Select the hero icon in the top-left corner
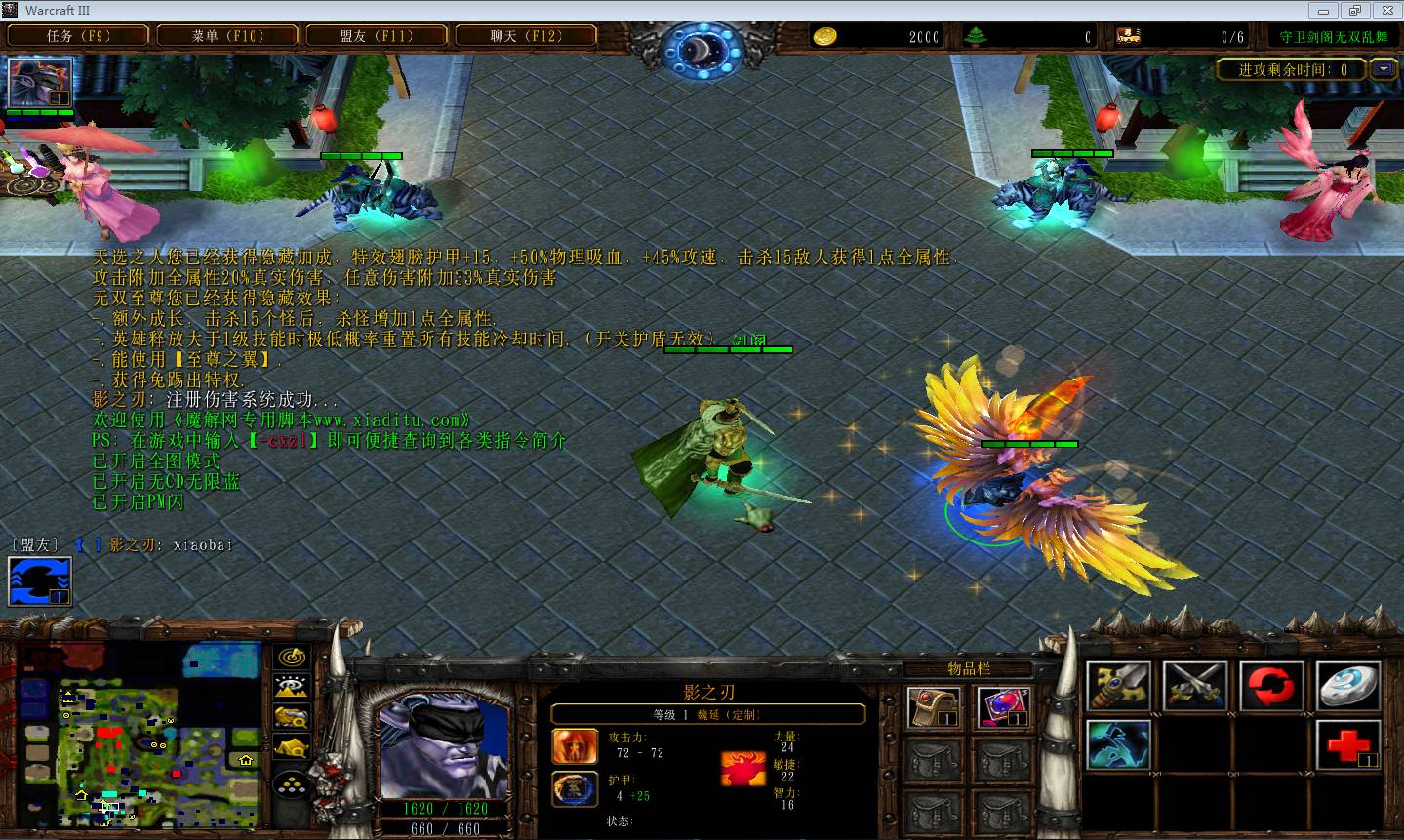The width and height of the screenshot is (1404, 840). coord(40,83)
